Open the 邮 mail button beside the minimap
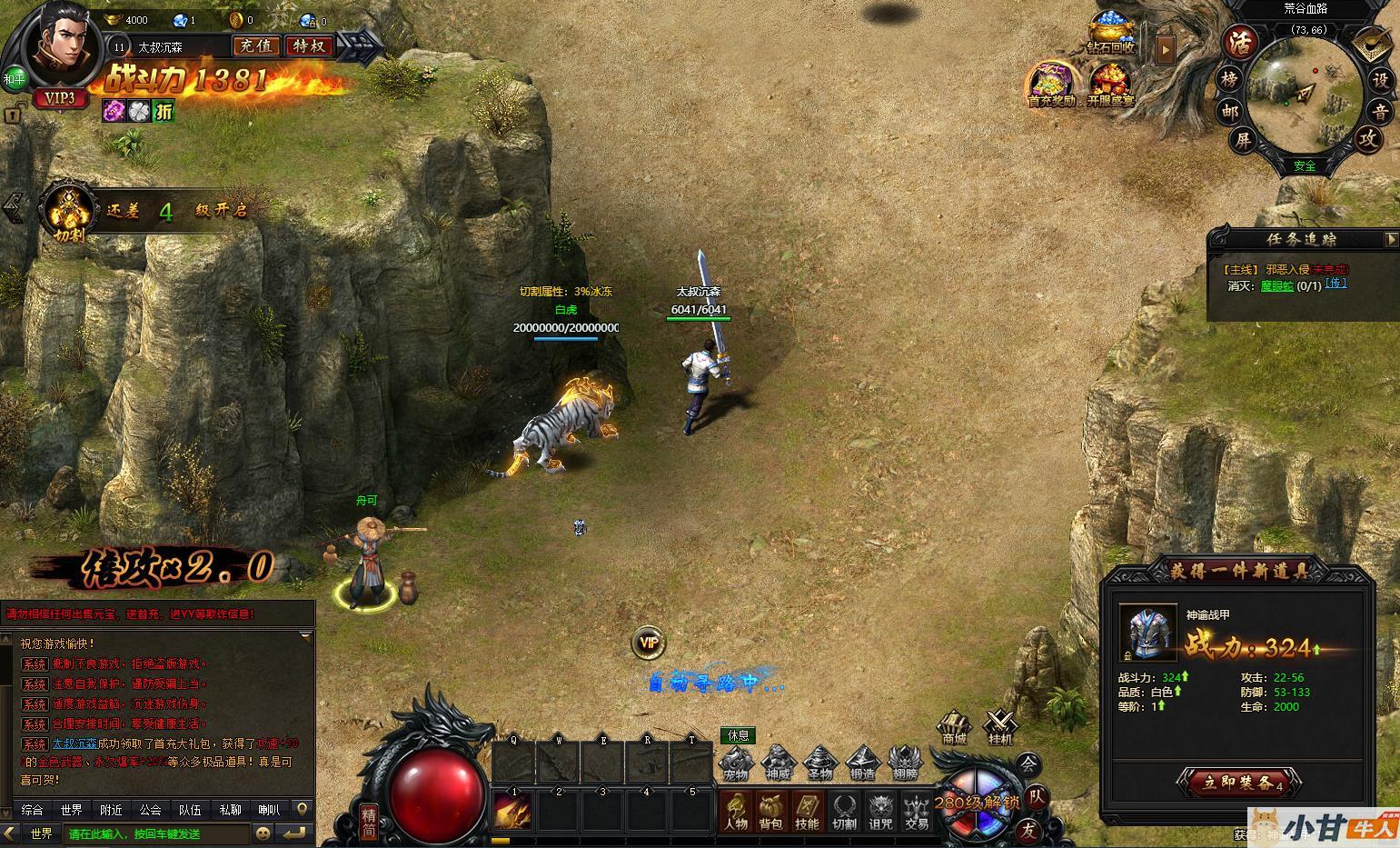Viewport: 1400px width, 848px height. (1229, 111)
